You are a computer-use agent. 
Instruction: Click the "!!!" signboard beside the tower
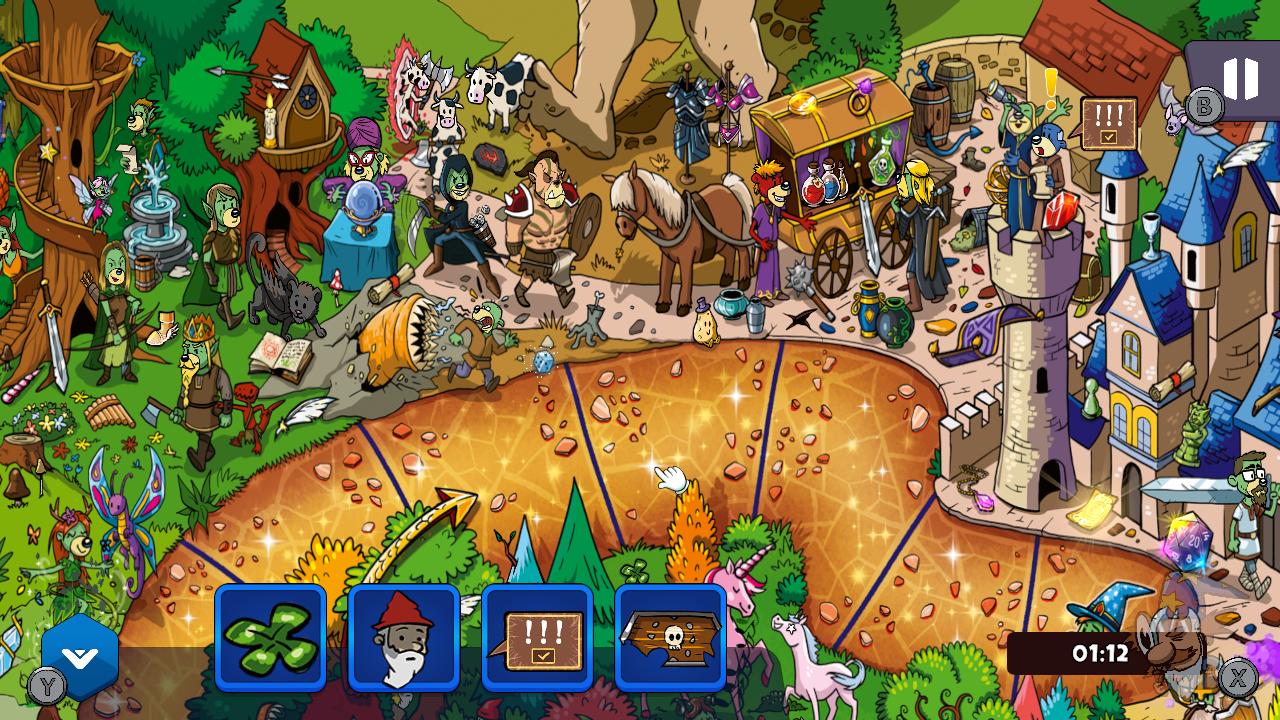(1107, 122)
